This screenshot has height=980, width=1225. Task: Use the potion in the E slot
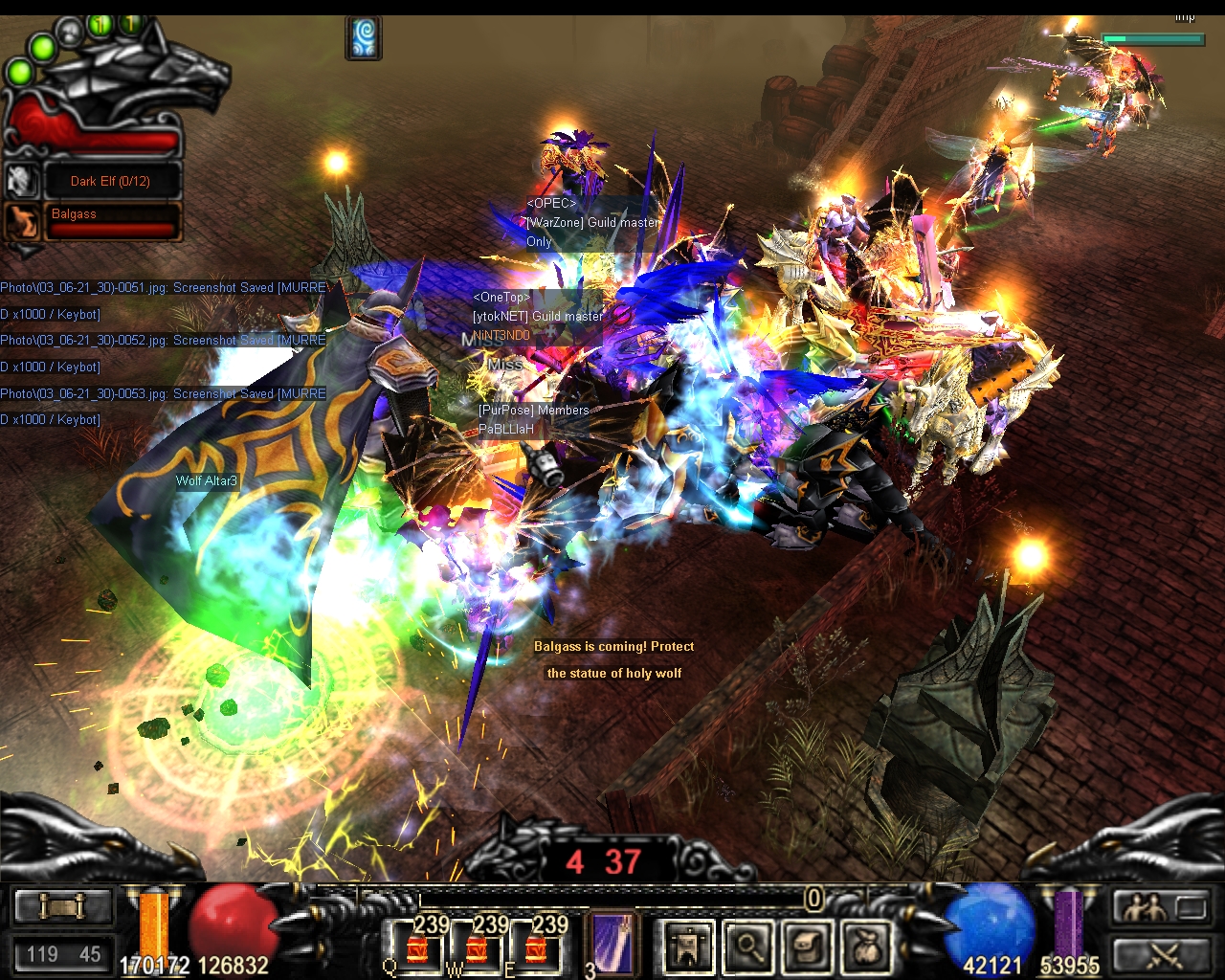click(536, 947)
